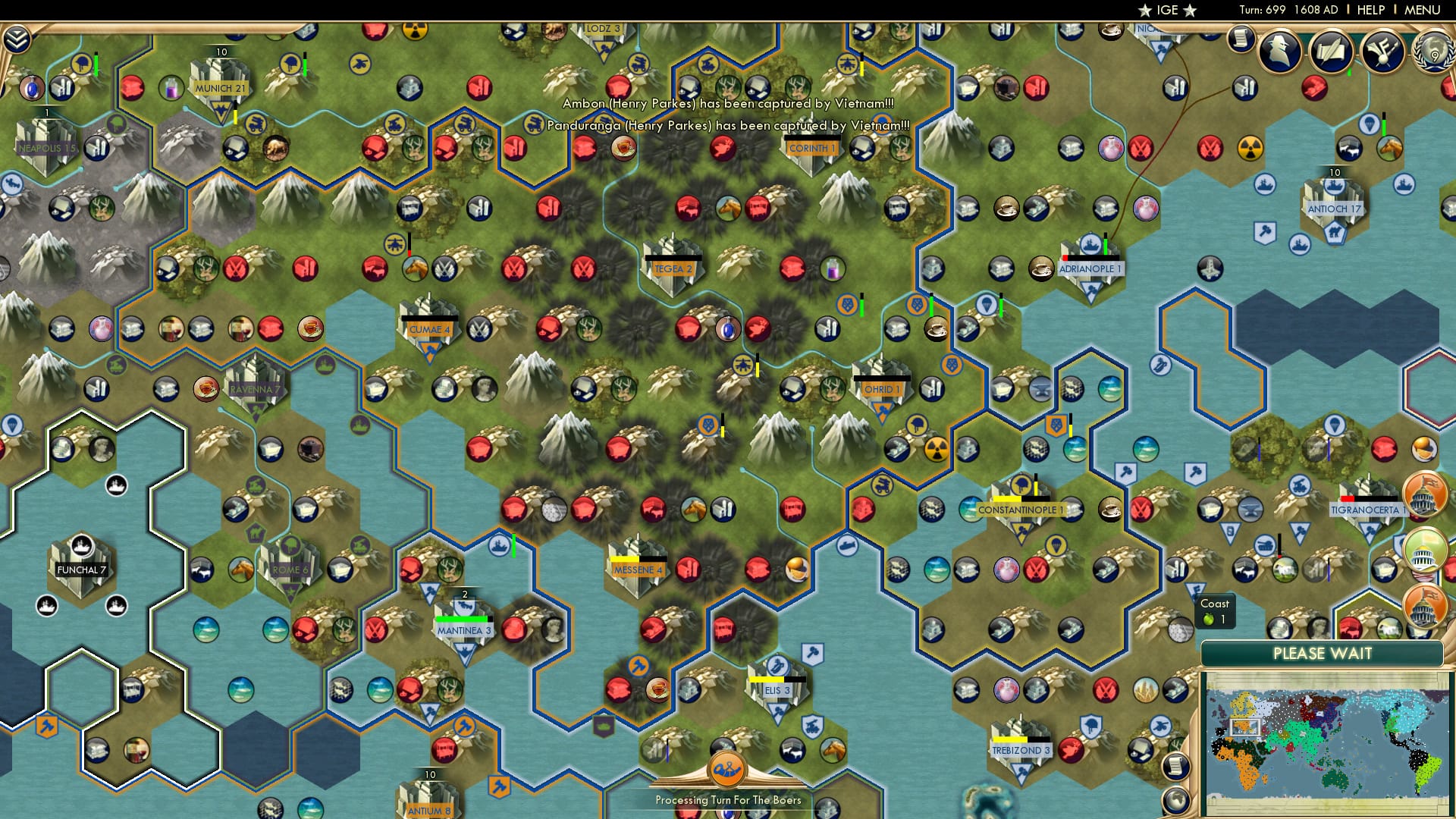1456x819 pixels.
Task: Open HELP from the top bar
Action: 1370,11
